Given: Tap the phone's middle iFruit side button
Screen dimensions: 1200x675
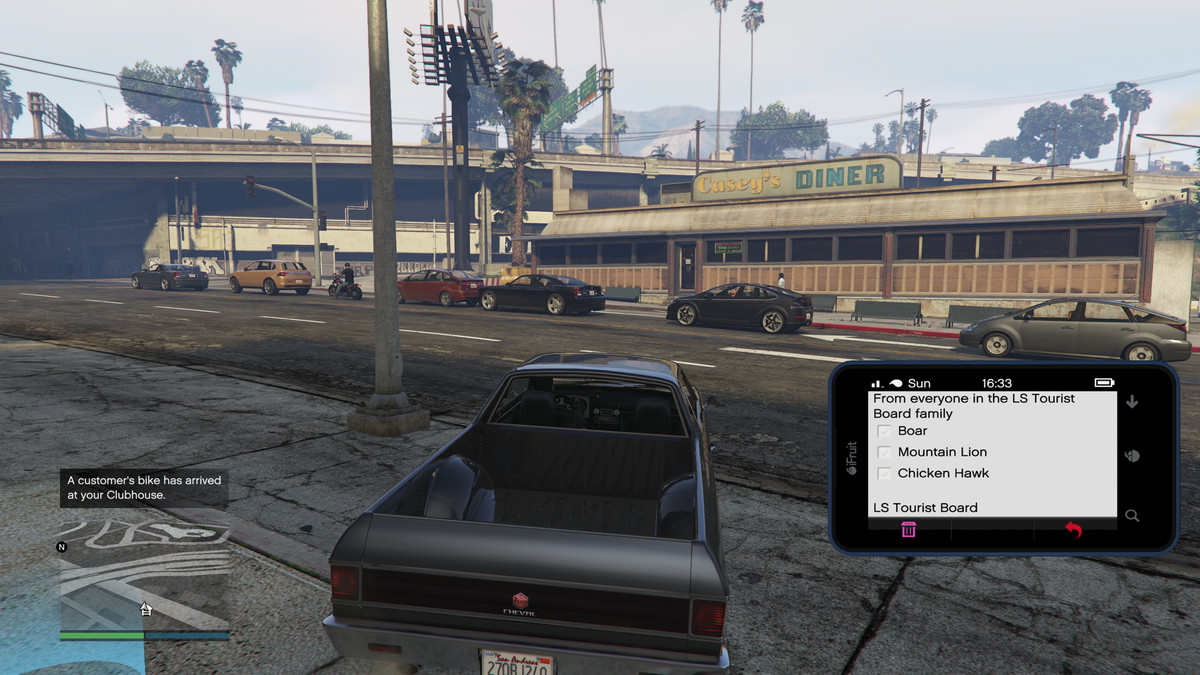Looking at the screenshot, I should point(1132,456).
